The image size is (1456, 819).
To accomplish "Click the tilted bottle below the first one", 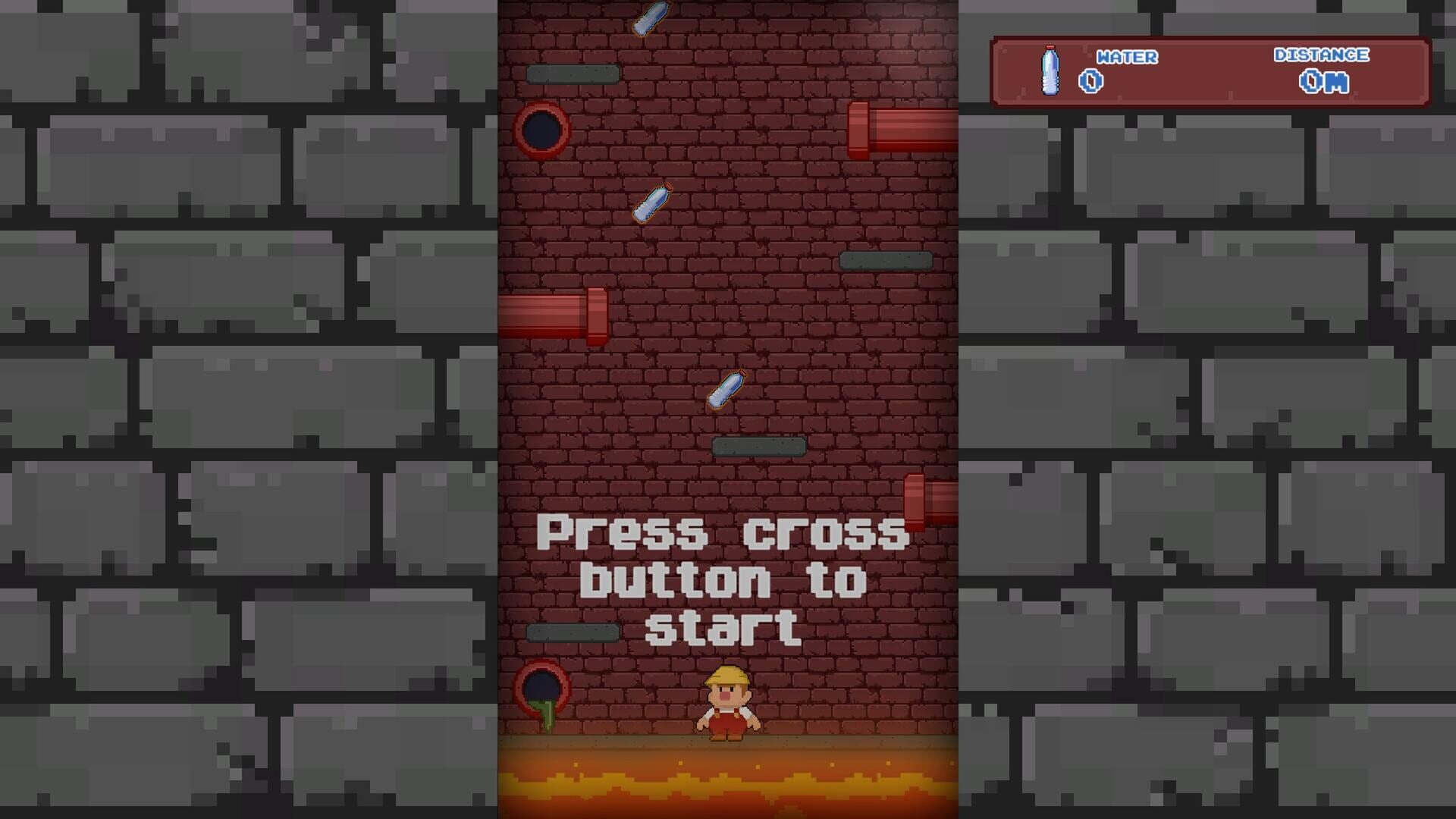I will [x=653, y=202].
